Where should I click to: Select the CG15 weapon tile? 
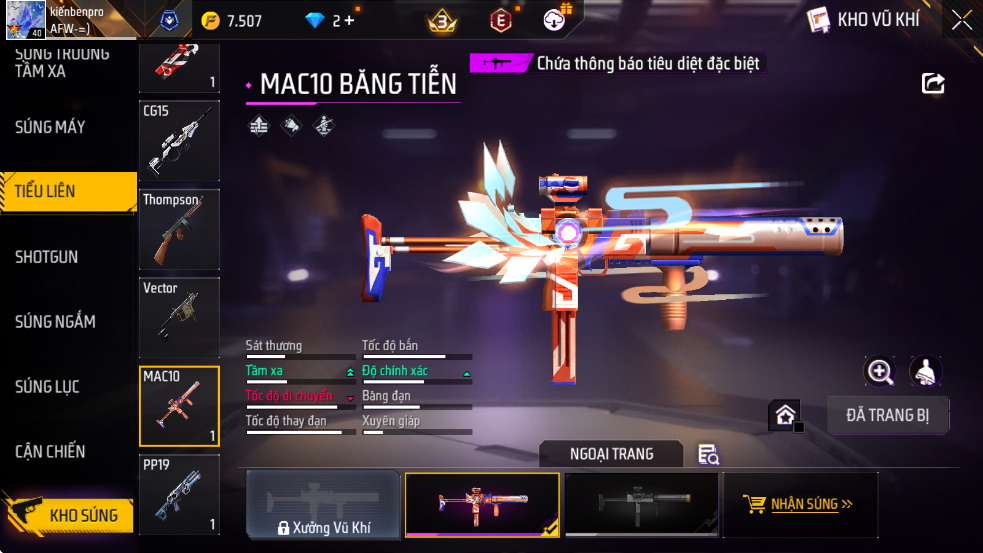click(179, 141)
